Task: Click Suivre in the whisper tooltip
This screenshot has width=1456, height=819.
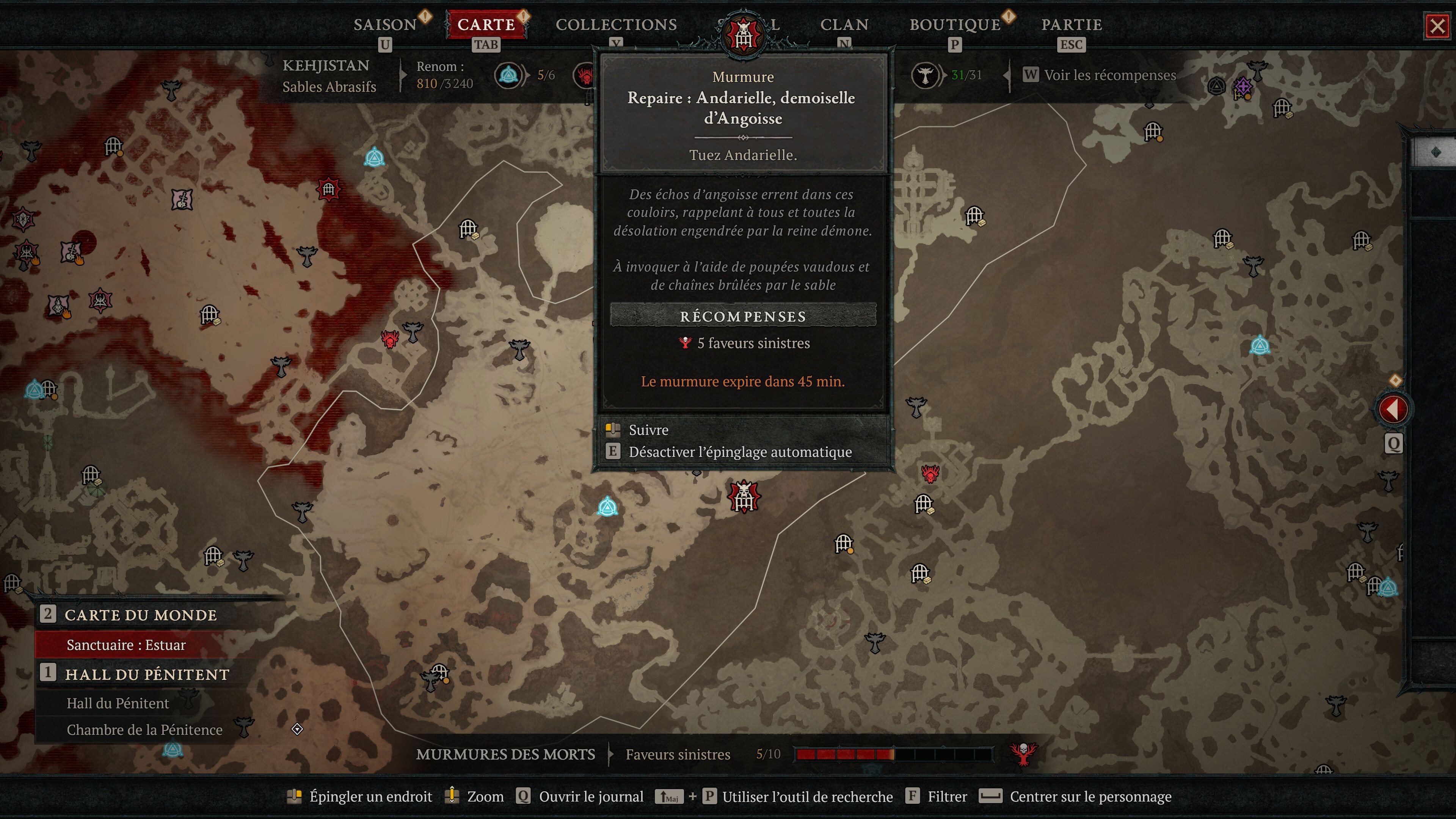Action: pos(648,430)
